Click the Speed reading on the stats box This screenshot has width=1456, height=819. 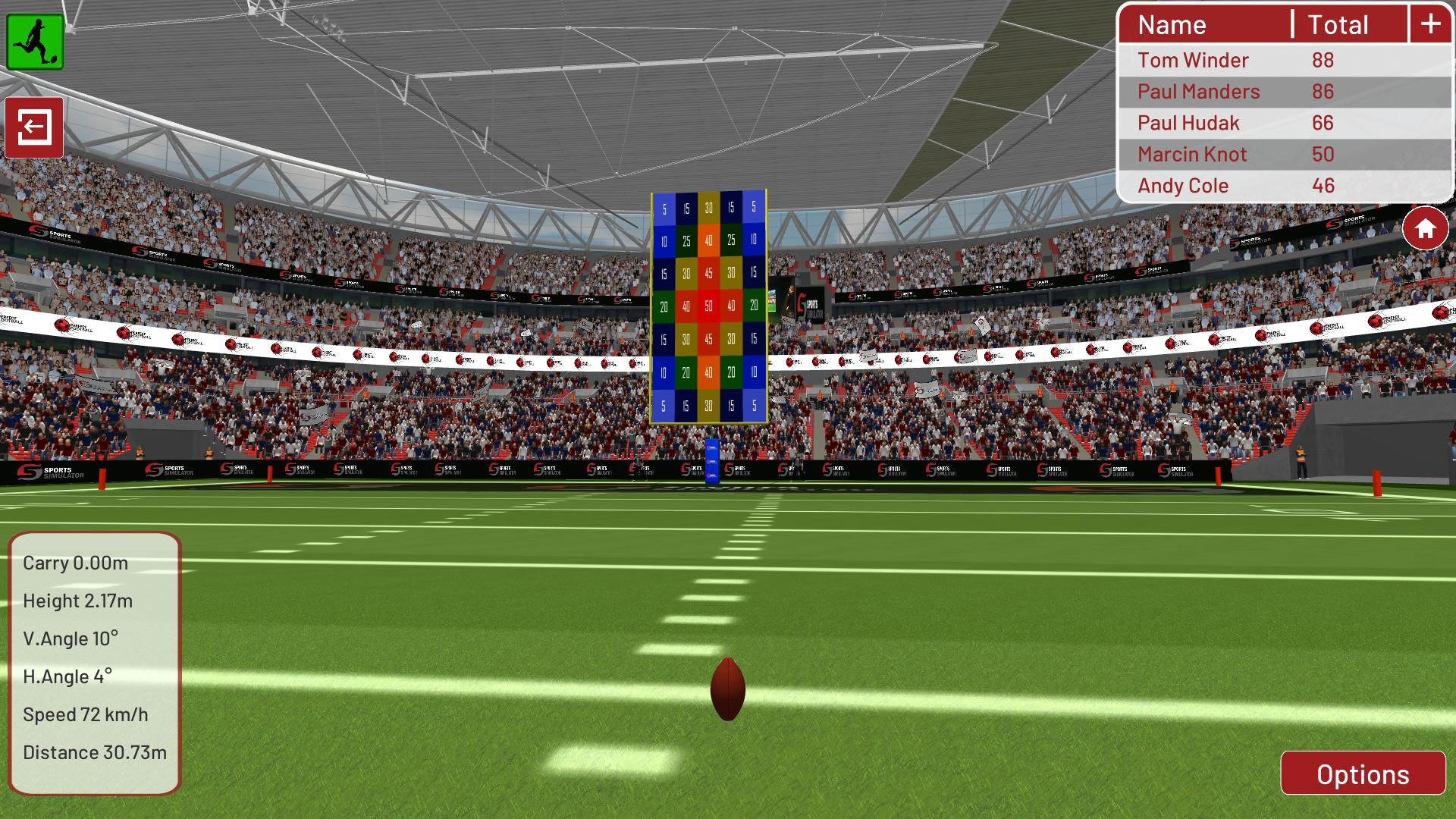(x=86, y=714)
